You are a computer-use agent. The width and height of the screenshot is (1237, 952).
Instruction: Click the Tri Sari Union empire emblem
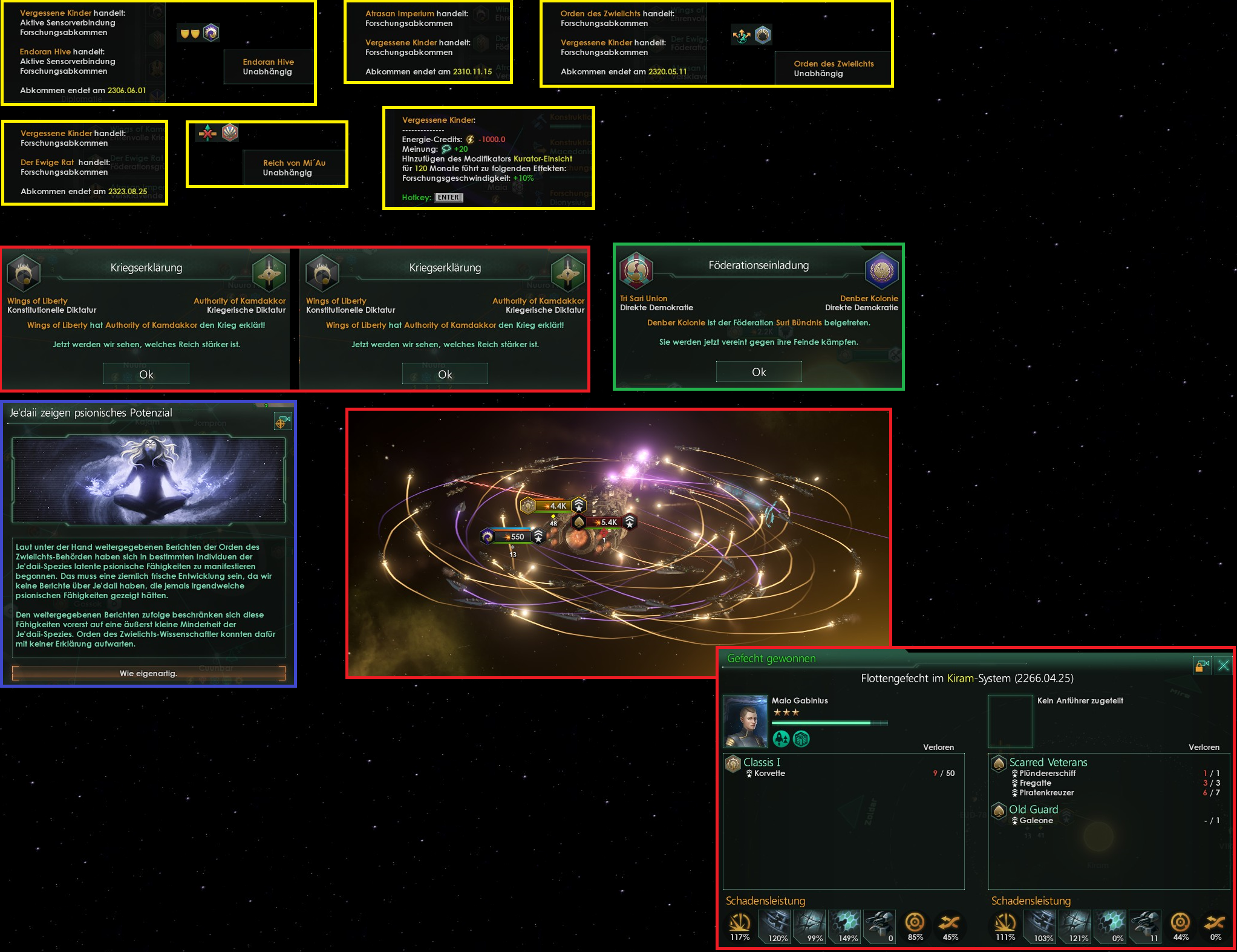click(x=636, y=270)
